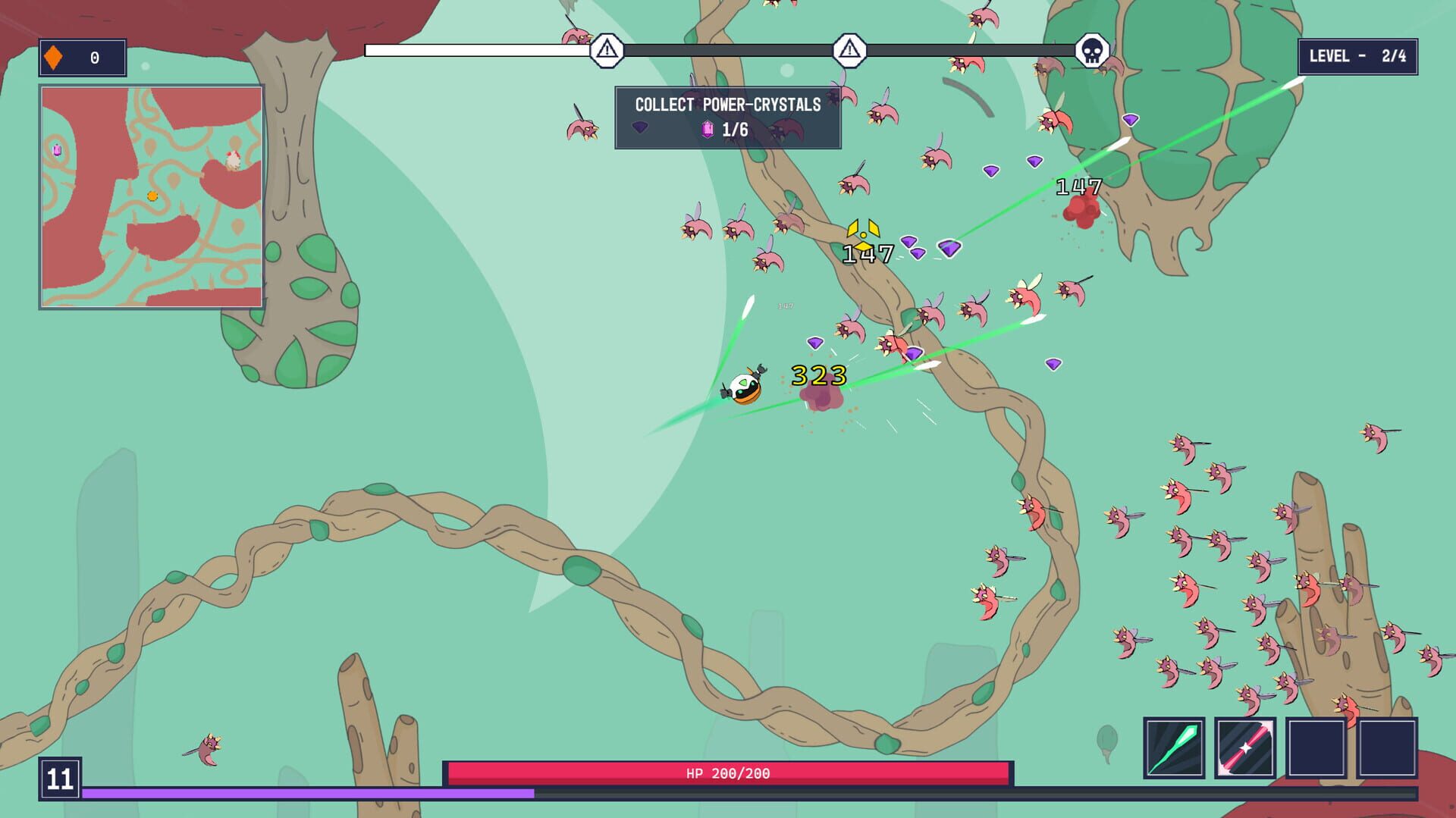This screenshot has height=818, width=1456.
Task: Click the LEVEL - 2/4 indicator
Action: tap(1357, 55)
